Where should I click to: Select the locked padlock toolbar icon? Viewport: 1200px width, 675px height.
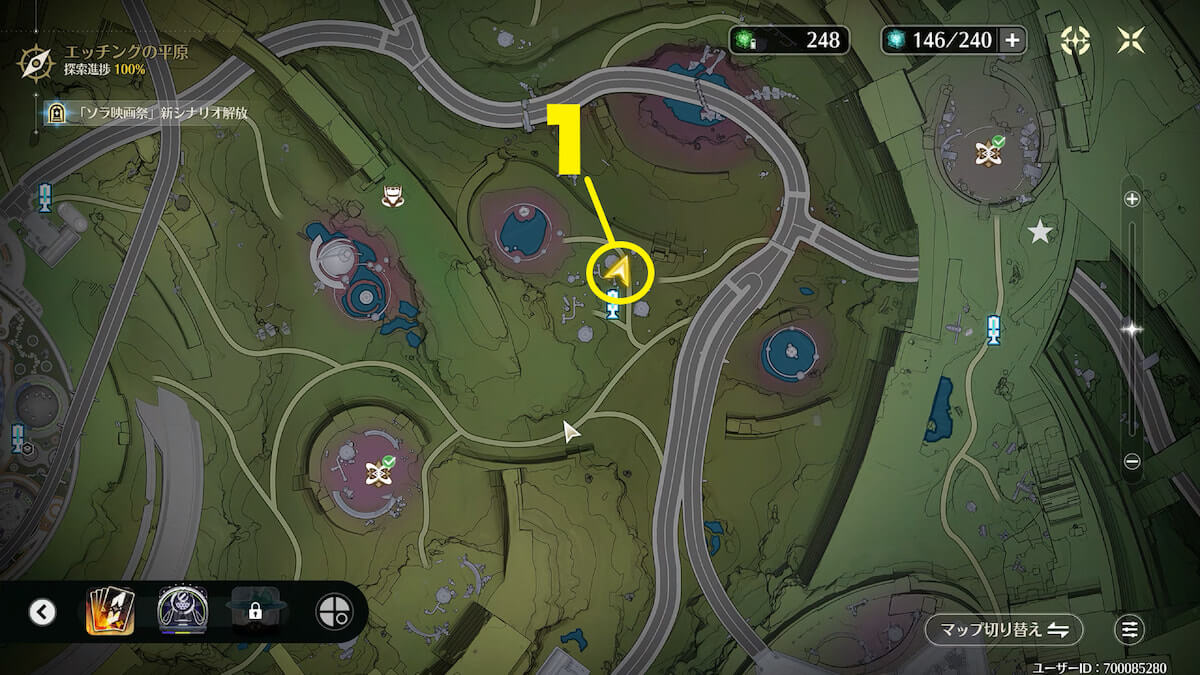255,611
